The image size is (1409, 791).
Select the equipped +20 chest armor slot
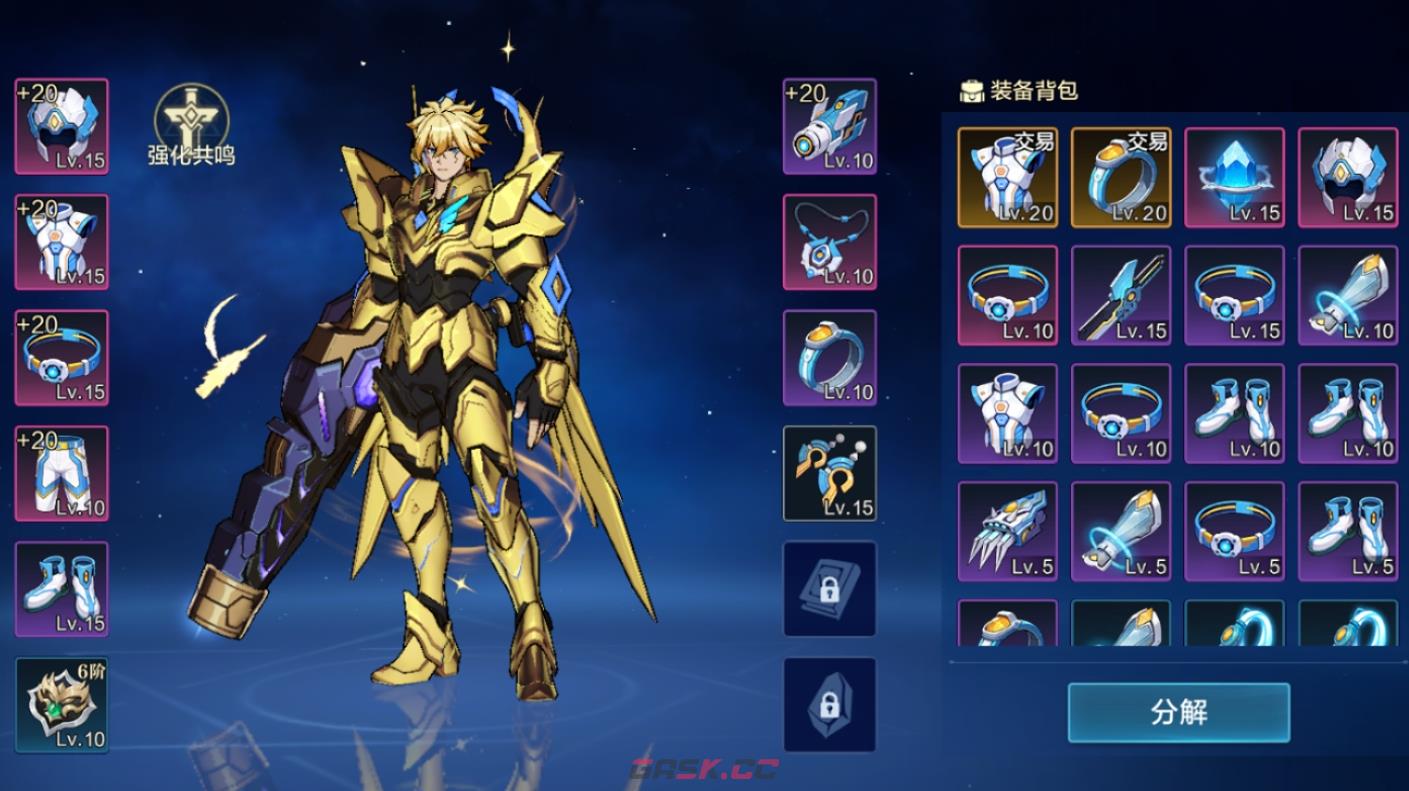[62, 243]
